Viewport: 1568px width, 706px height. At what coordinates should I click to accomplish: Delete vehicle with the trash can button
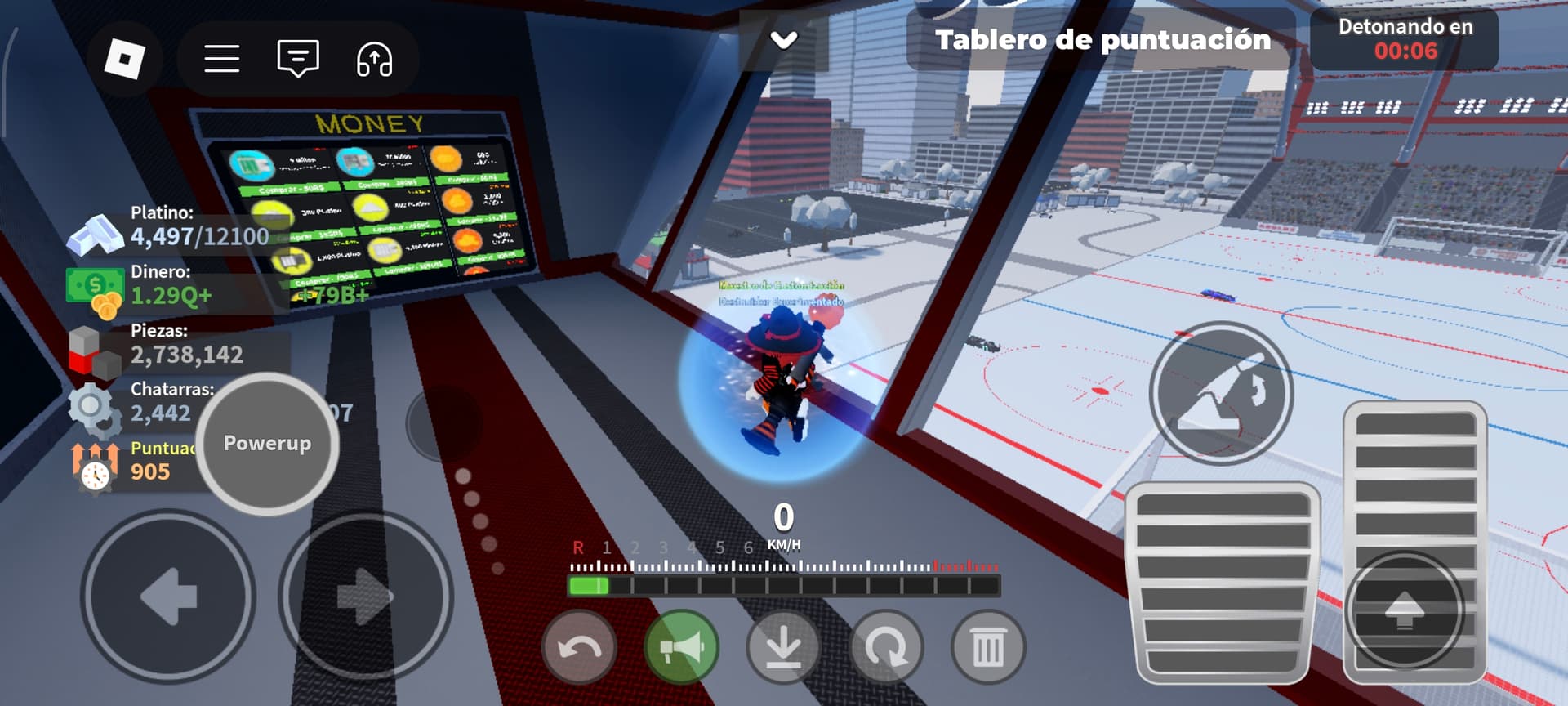pos(988,648)
